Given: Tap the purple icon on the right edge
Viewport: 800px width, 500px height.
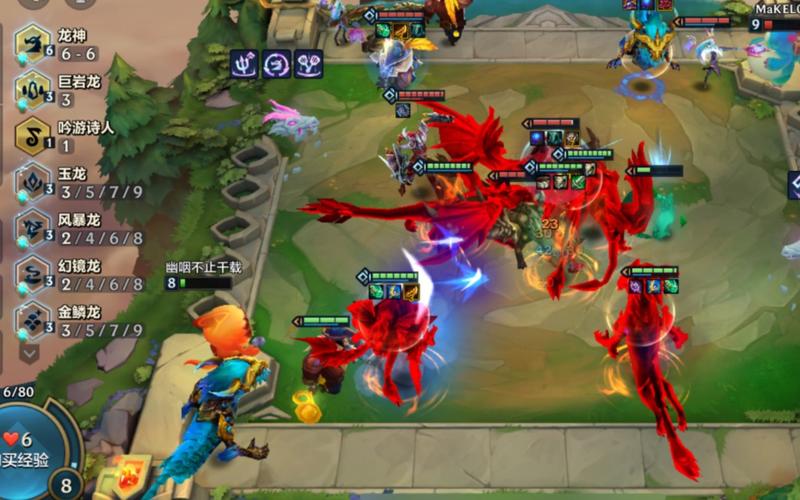Looking at the screenshot, I should click(794, 185).
